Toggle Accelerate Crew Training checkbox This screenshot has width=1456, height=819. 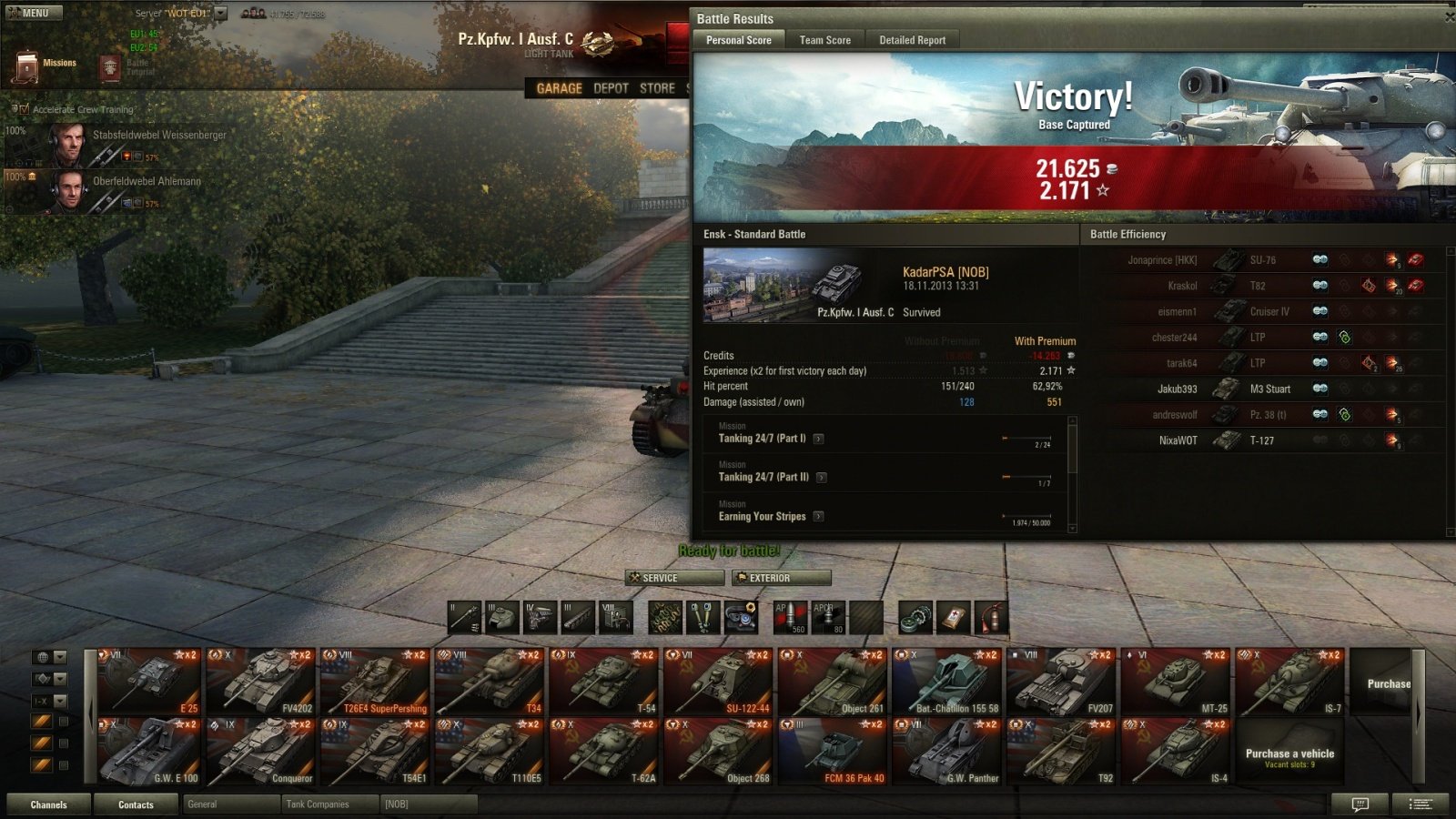[25, 109]
